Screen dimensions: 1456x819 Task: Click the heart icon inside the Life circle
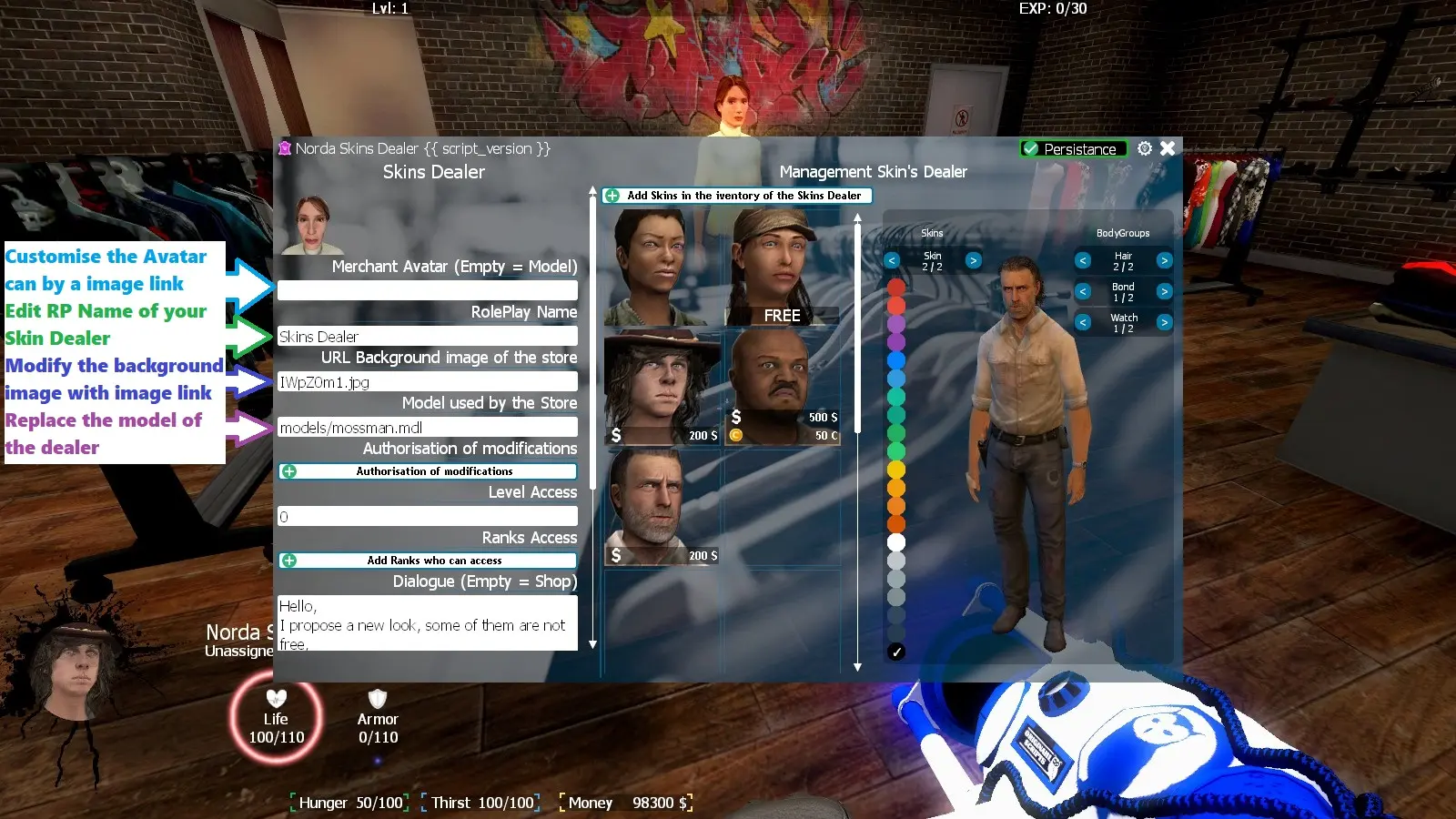coord(276,699)
